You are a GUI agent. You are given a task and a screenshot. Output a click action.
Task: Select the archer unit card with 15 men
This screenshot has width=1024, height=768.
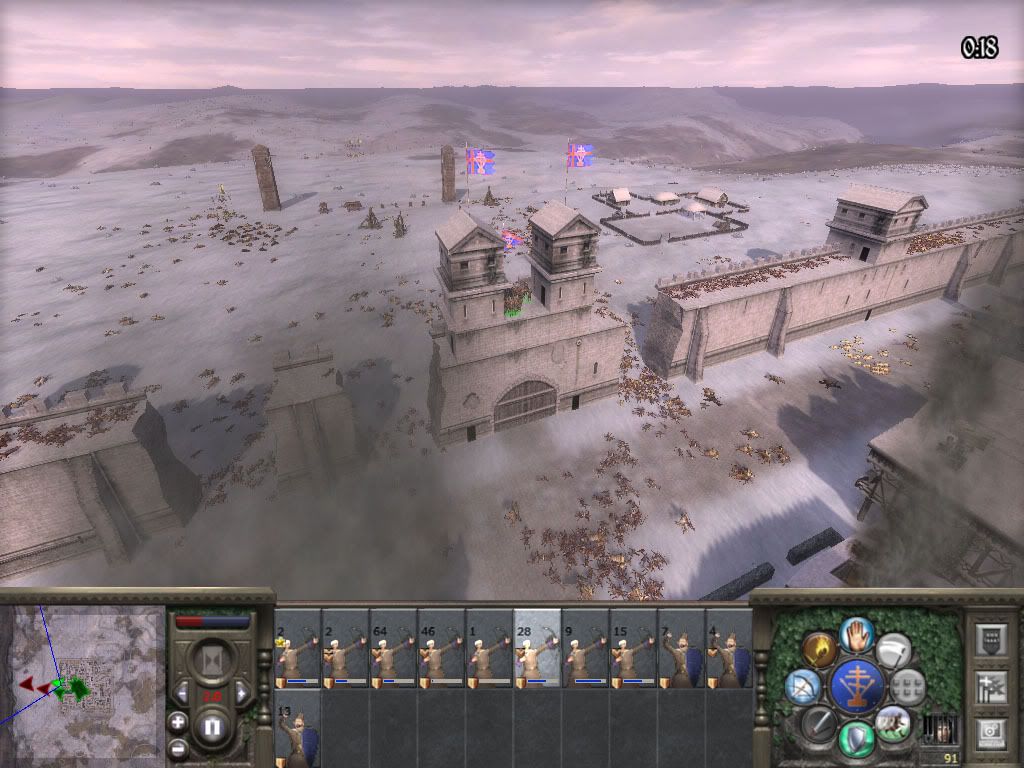click(633, 649)
